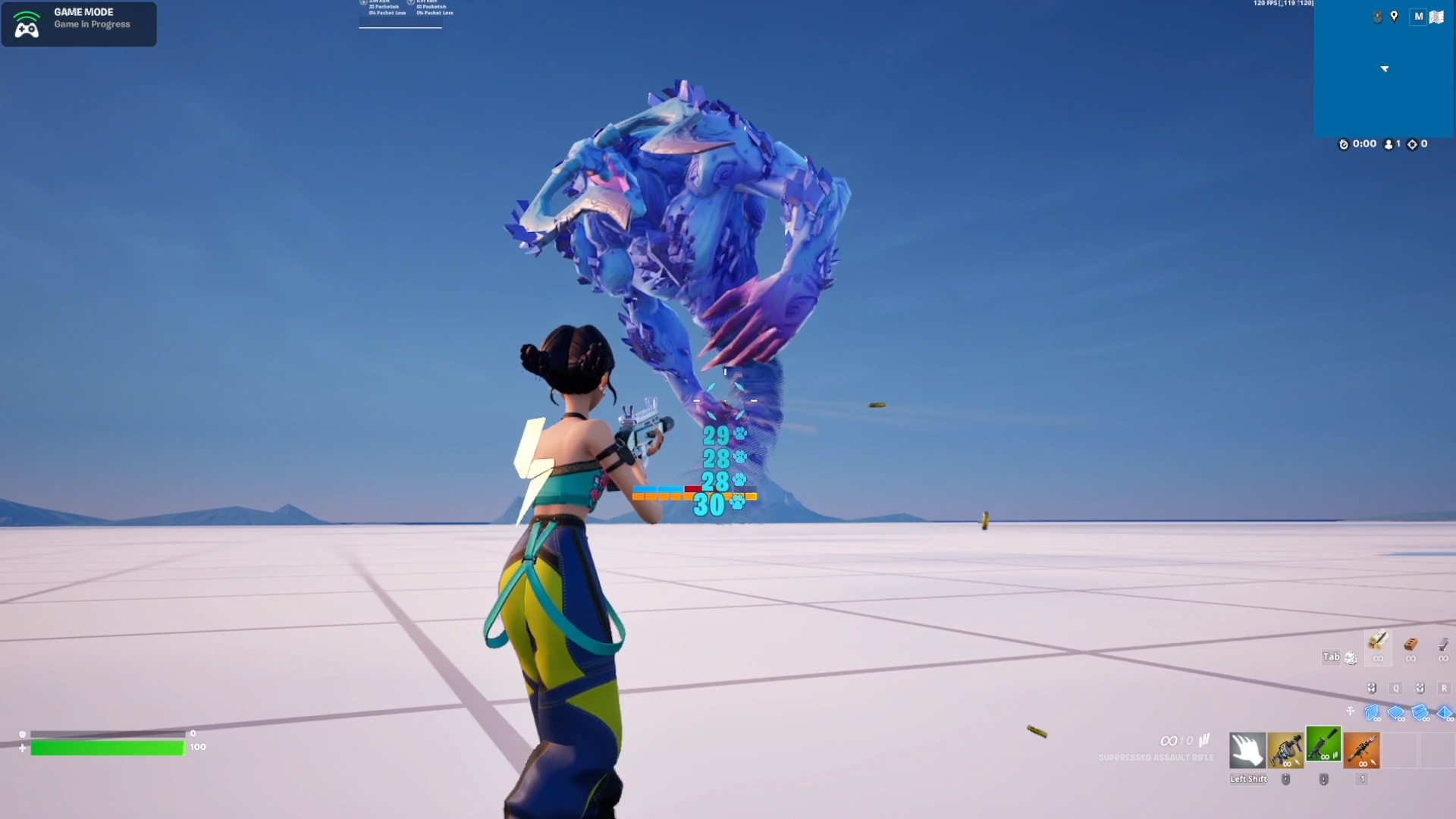Select the floor build piece icon

coord(1395,711)
